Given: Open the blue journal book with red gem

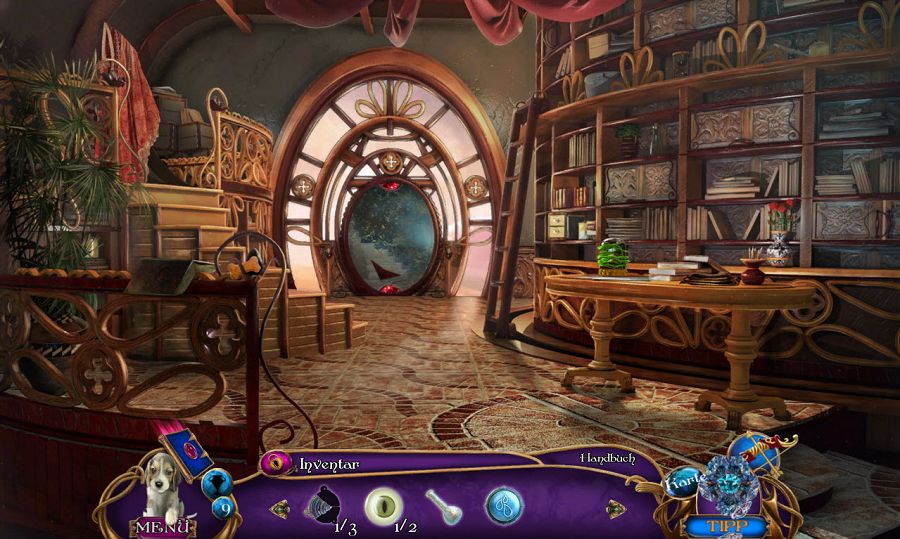Looking at the screenshot, I should pyautogui.click(x=193, y=454).
